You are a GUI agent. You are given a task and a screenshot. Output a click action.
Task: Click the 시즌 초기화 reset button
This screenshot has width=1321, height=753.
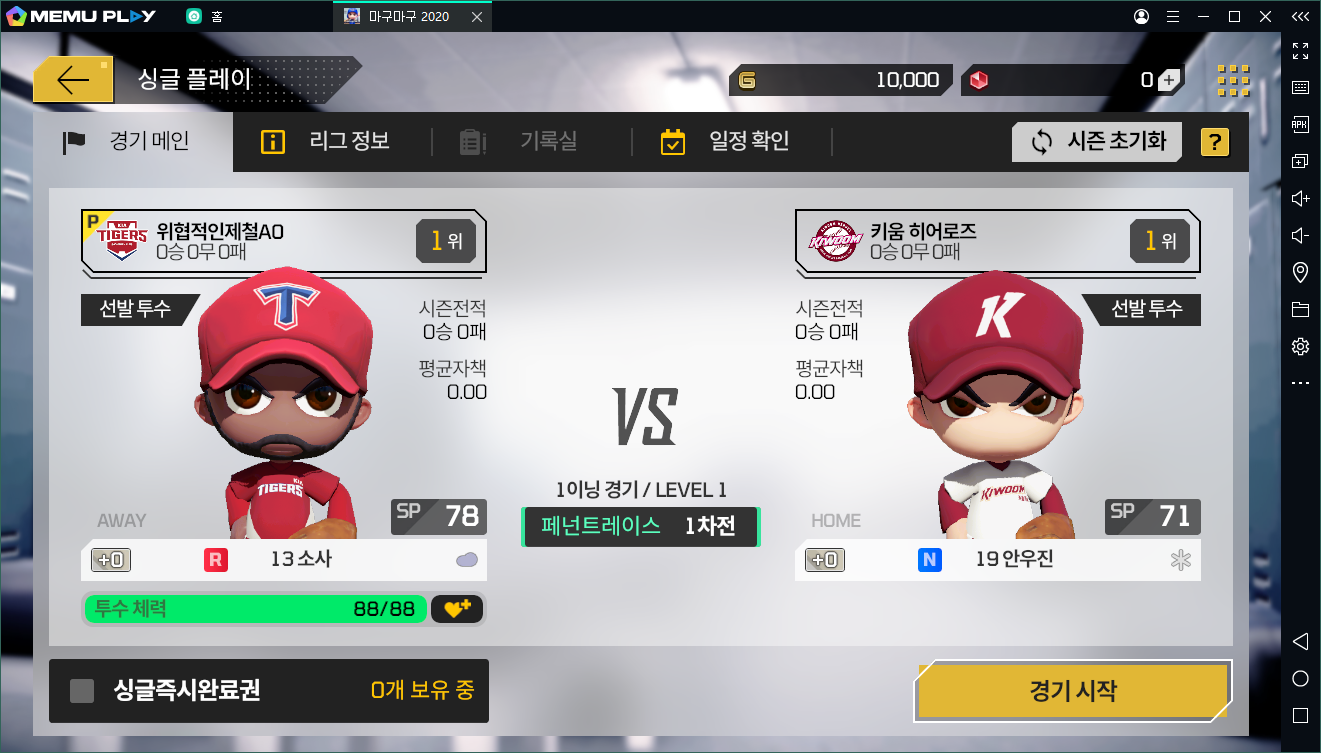pos(1097,142)
